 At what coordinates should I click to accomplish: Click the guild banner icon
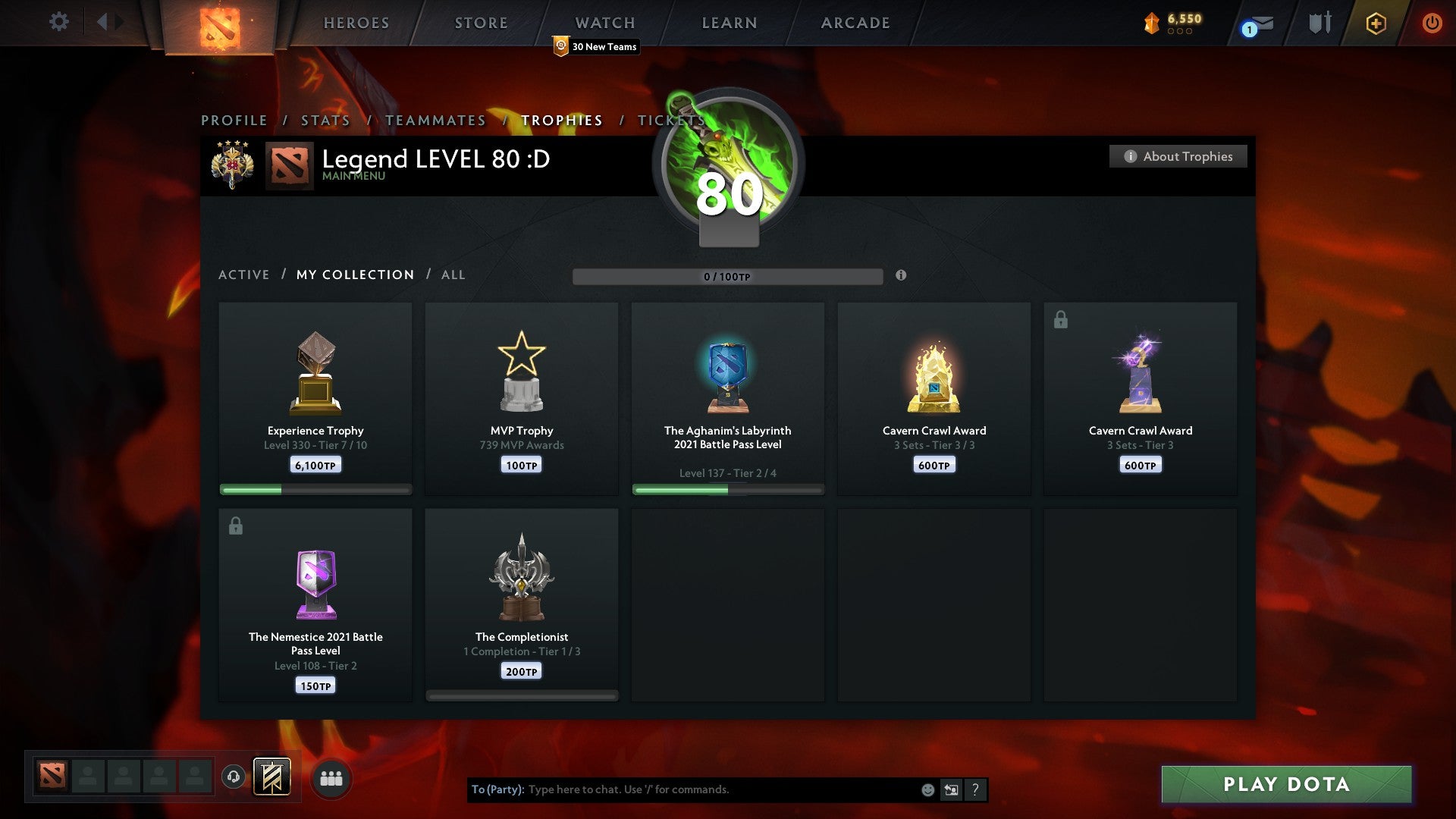[x=273, y=778]
